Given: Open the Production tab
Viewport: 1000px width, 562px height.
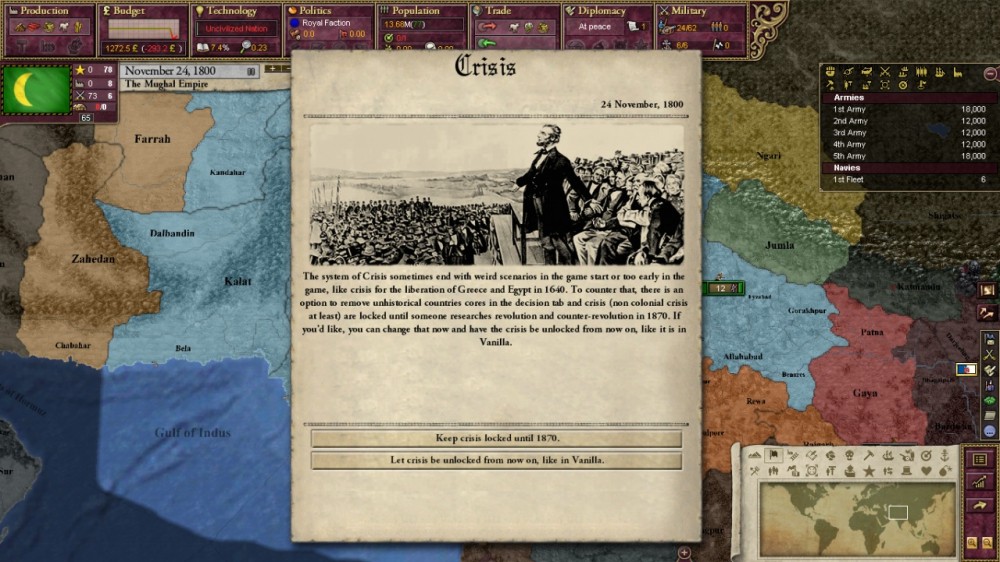Looking at the screenshot, I should (46, 11).
